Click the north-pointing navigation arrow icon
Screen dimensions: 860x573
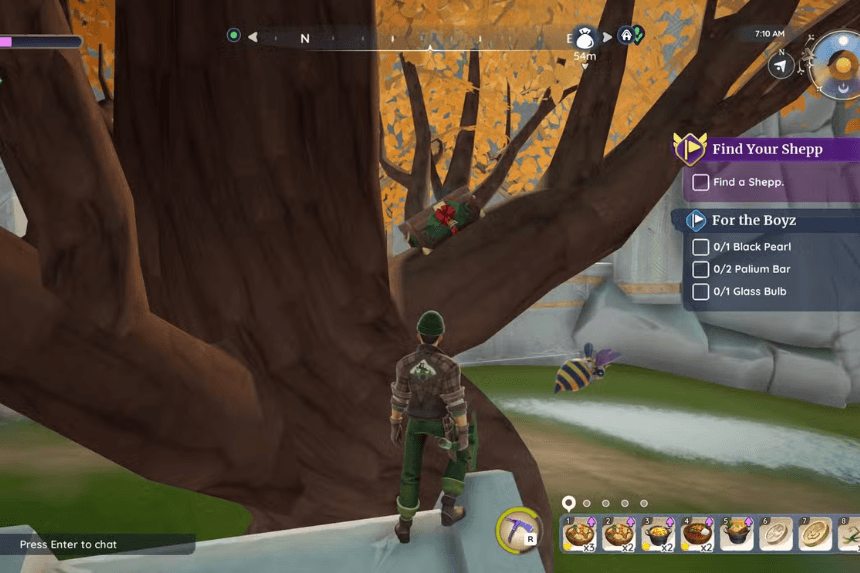pos(781,66)
